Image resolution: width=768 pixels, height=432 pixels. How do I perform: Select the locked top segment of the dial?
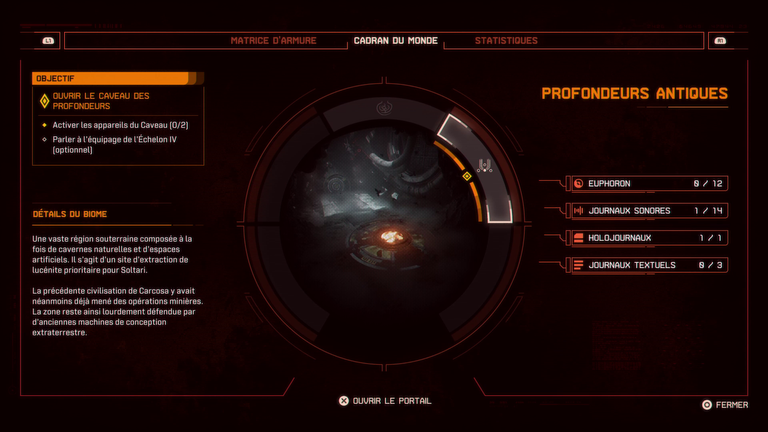click(383, 107)
